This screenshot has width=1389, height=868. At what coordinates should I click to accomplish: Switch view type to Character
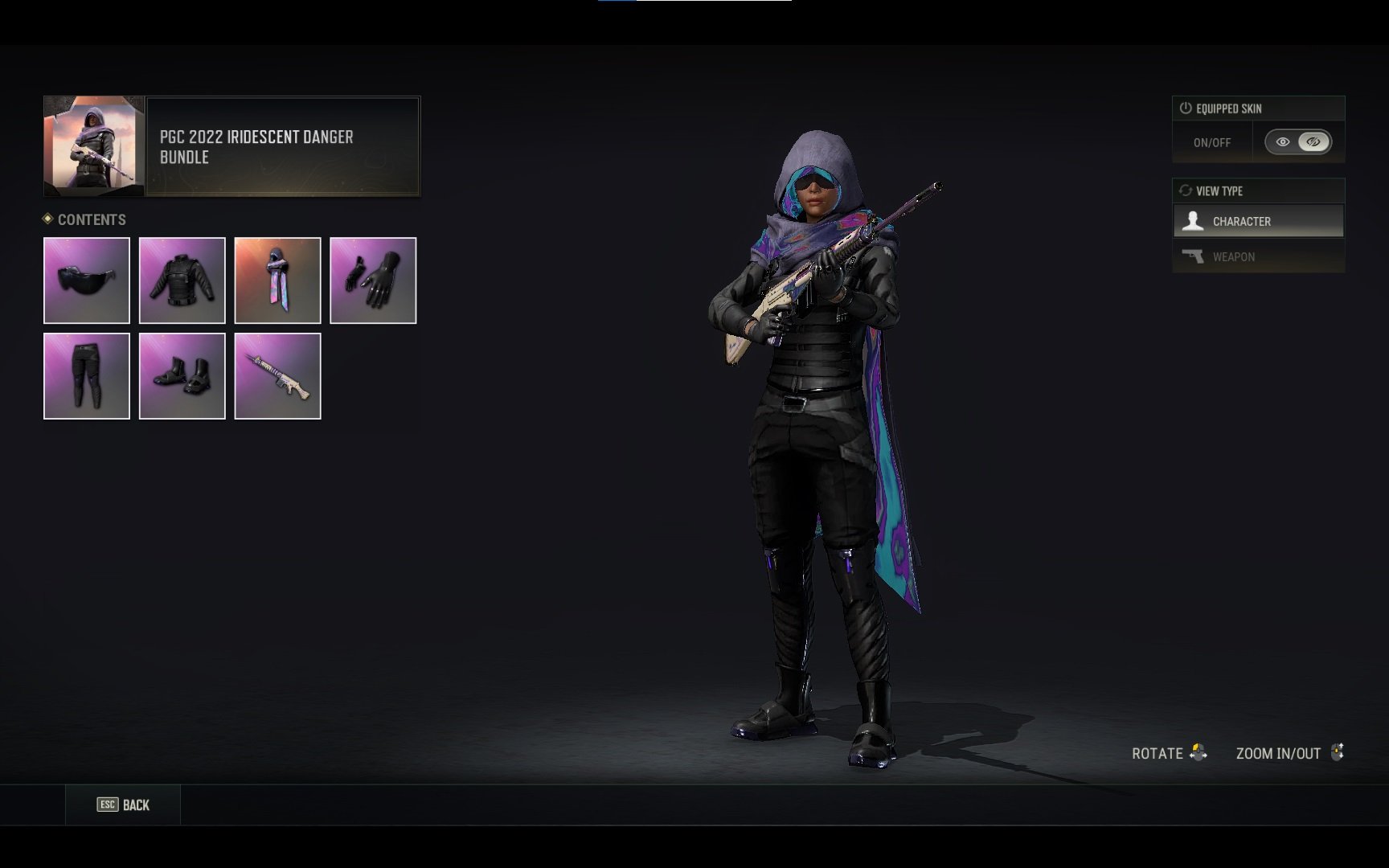click(1258, 221)
